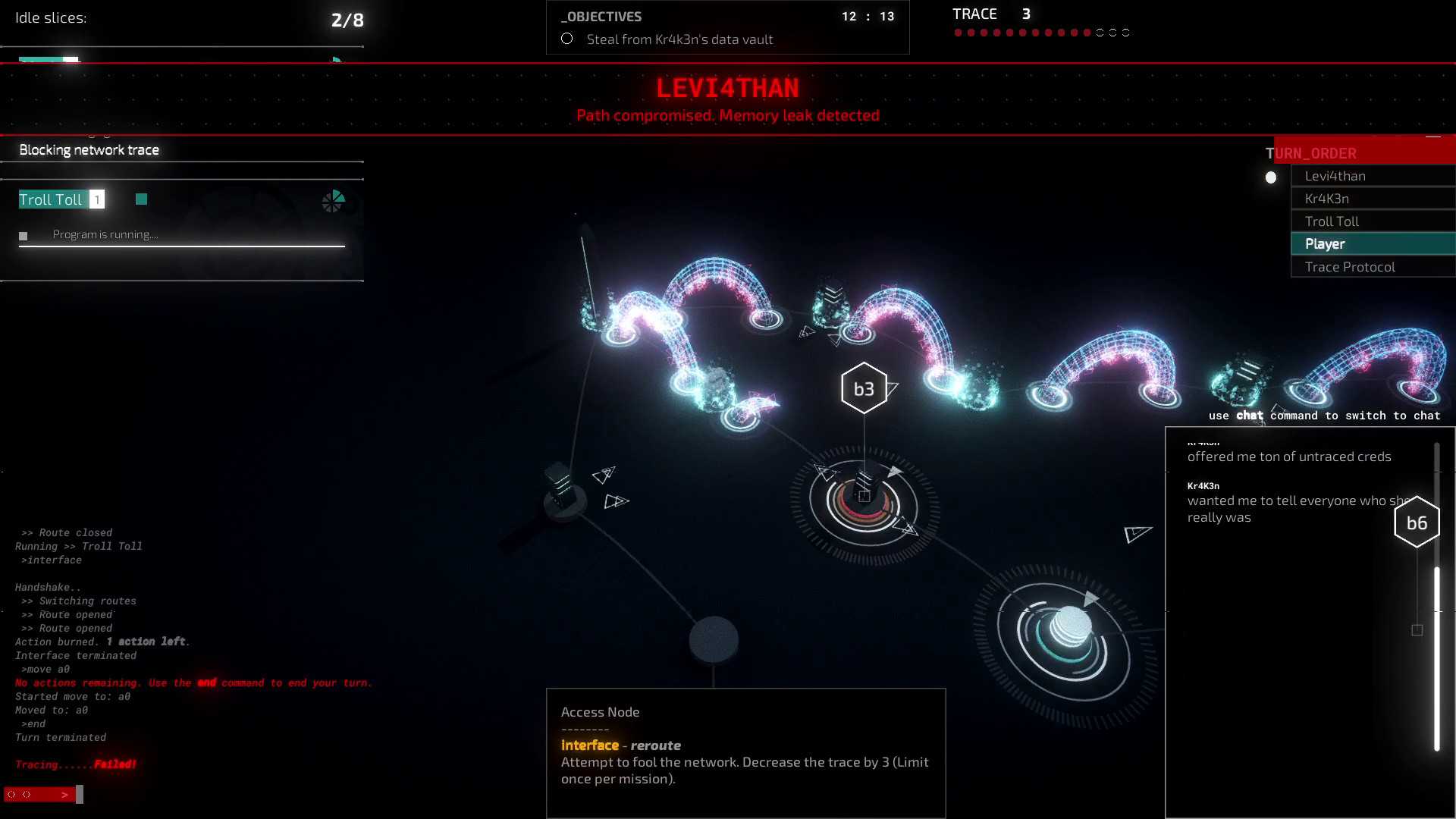Expand the Access Node info panel
This screenshot has height=819, width=1456.
(x=600, y=711)
